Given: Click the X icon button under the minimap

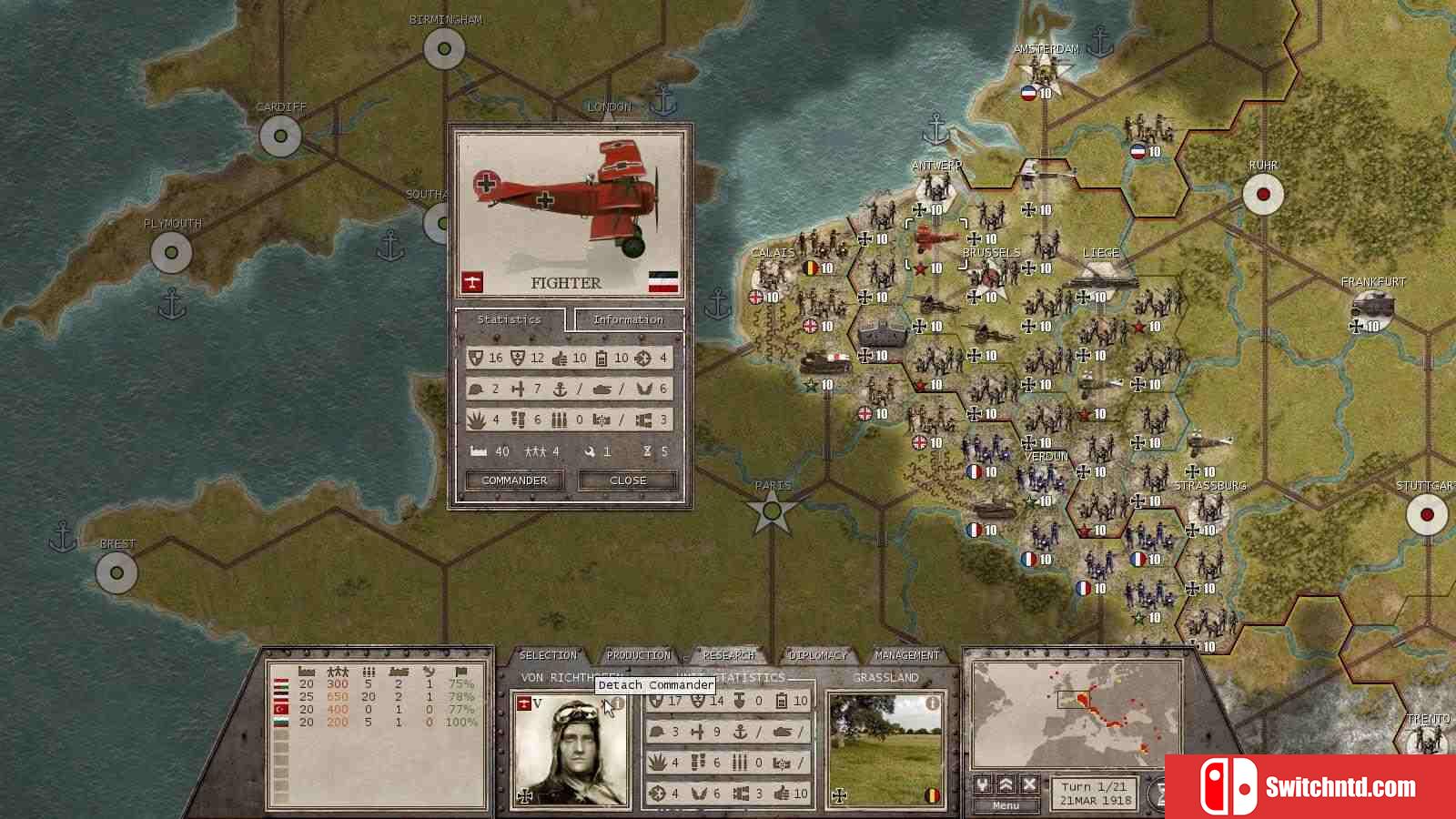Looking at the screenshot, I should pyautogui.click(x=1029, y=784).
